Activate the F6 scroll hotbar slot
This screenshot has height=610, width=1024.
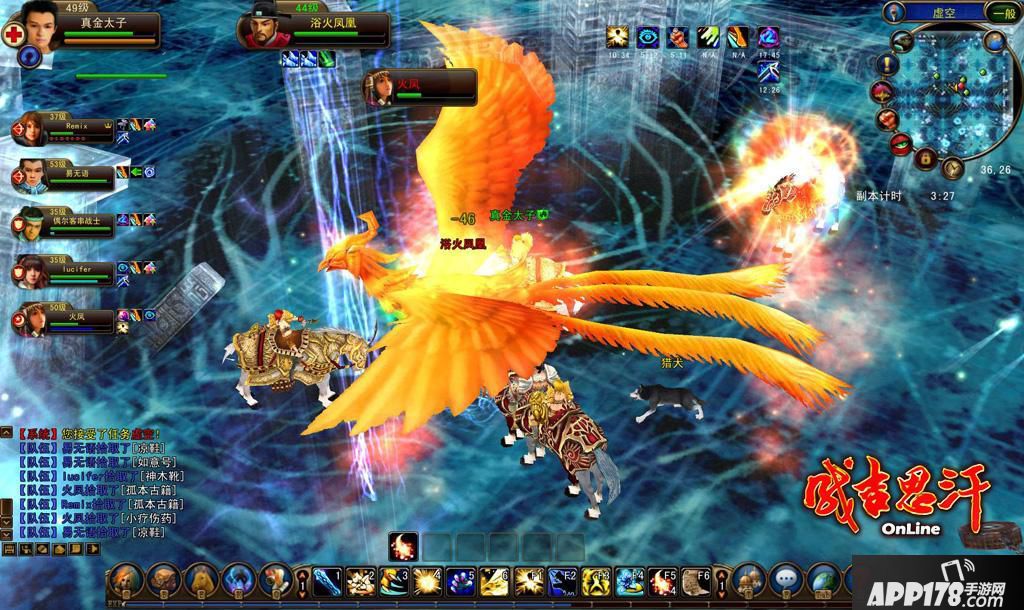(696, 580)
